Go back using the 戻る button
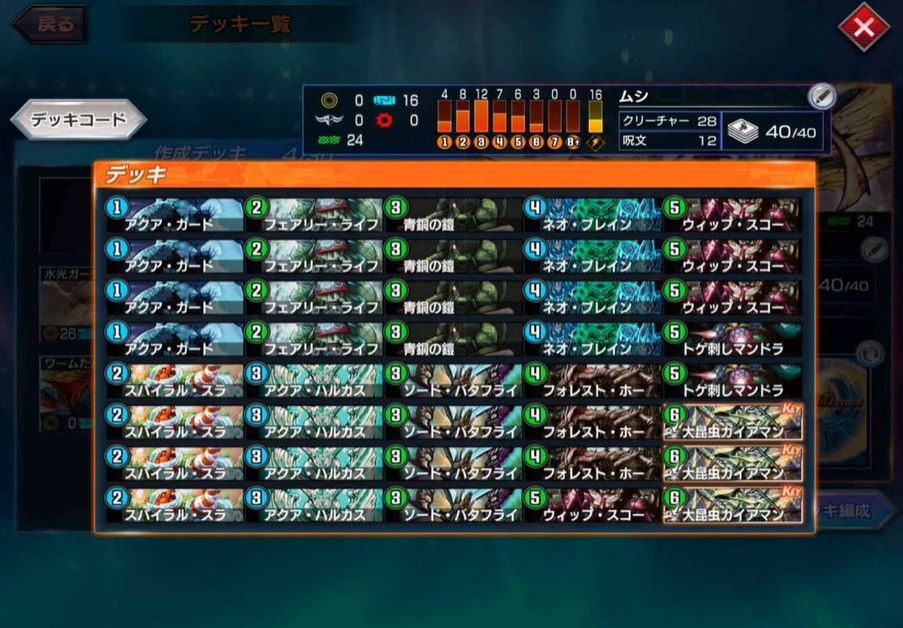The width and height of the screenshot is (903, 628). [49, 25]
